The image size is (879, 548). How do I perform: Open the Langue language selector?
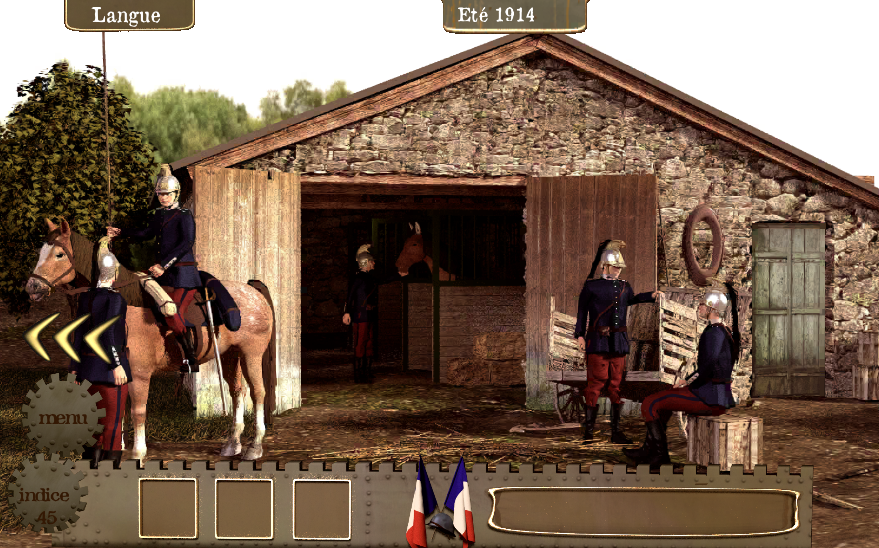pos(129,15)
